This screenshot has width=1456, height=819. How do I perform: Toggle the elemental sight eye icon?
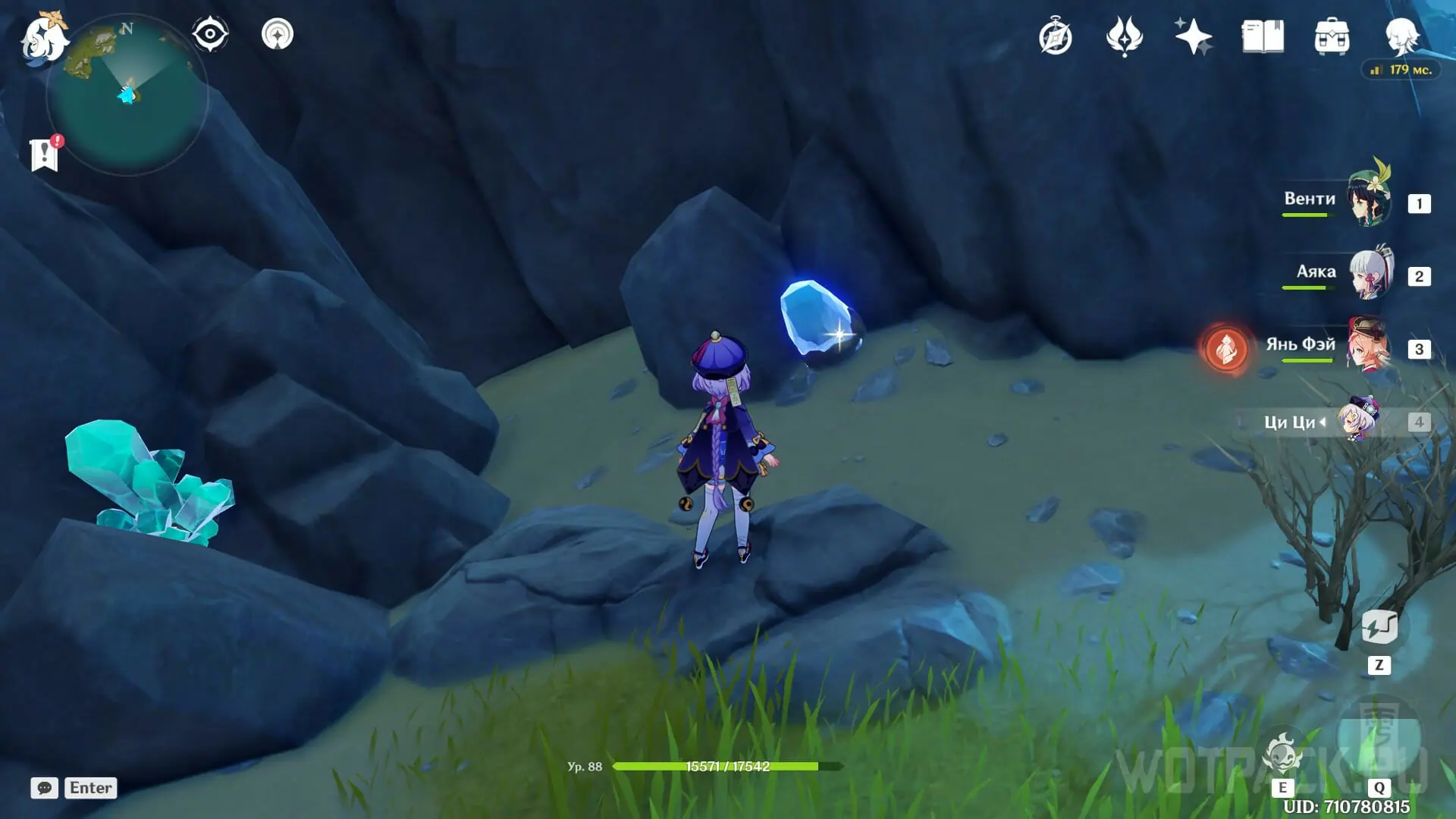[x=210, y=34]
